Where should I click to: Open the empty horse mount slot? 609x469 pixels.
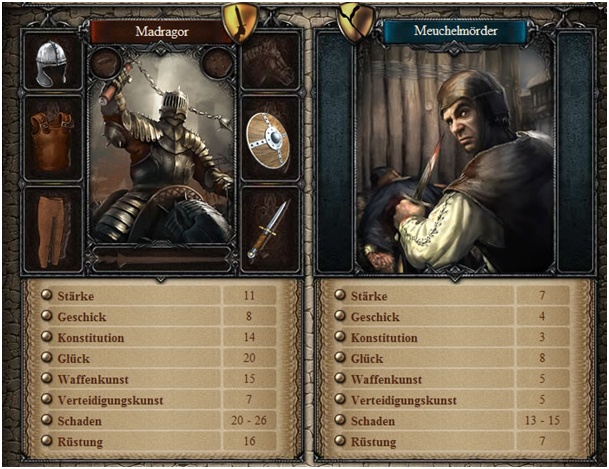[269, 62]
